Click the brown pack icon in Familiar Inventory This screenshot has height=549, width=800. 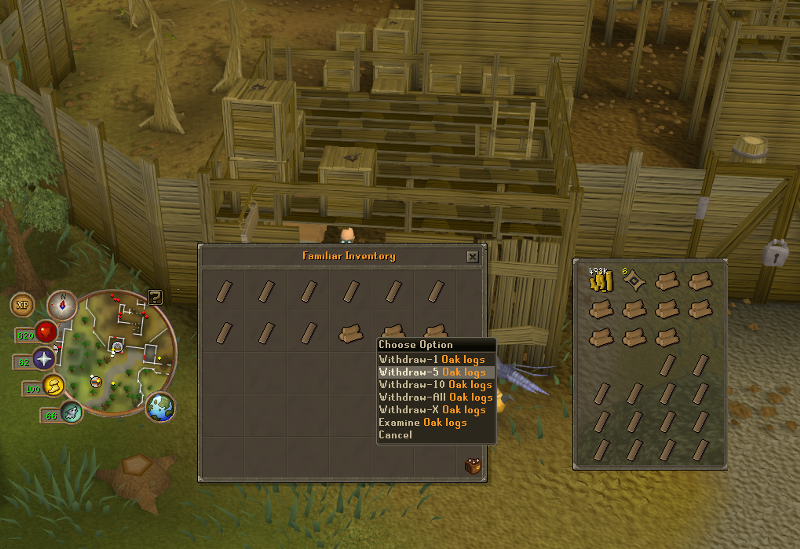point(472,465)
